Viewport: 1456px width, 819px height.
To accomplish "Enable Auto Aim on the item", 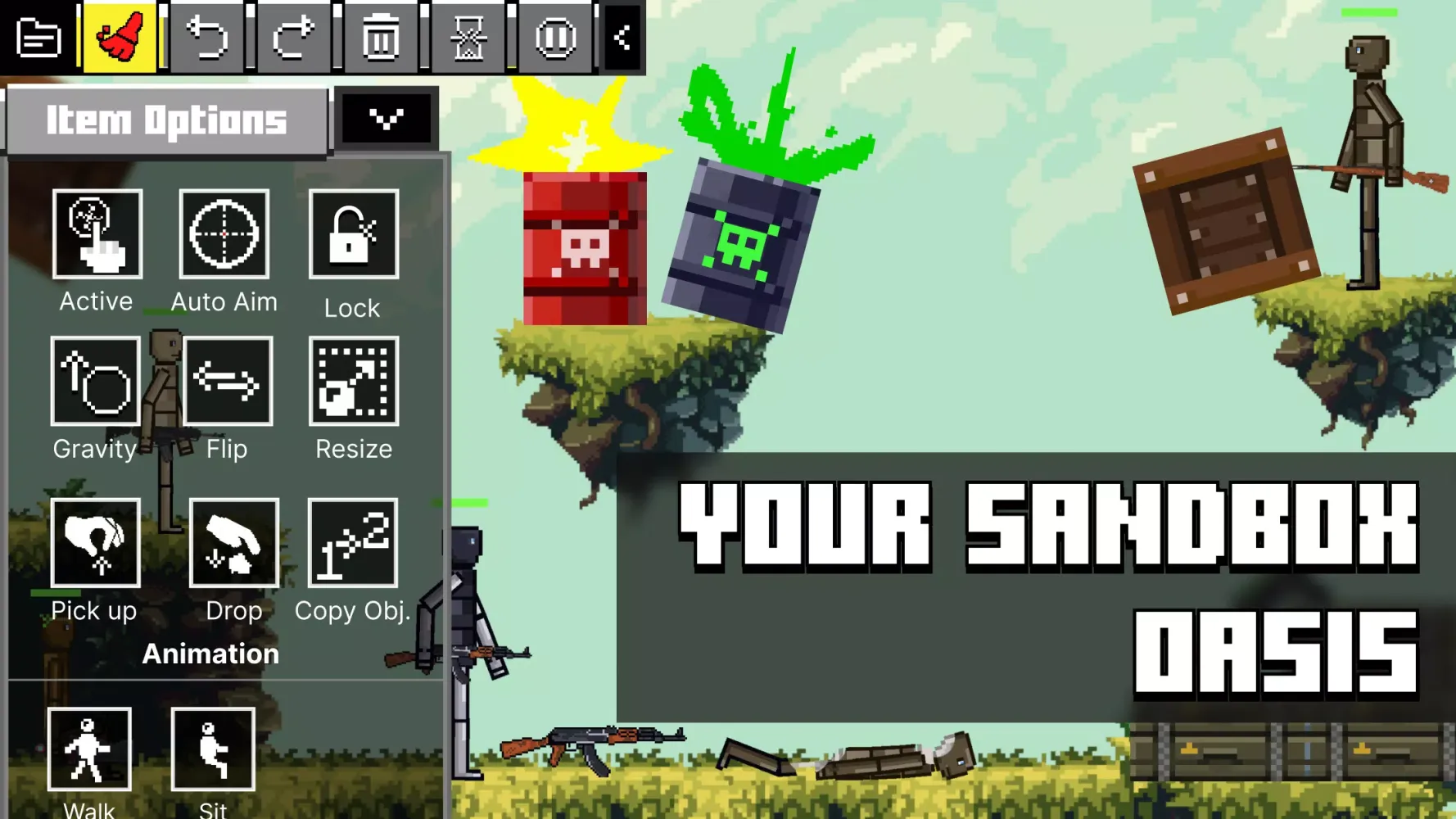I will click(223, 236).
